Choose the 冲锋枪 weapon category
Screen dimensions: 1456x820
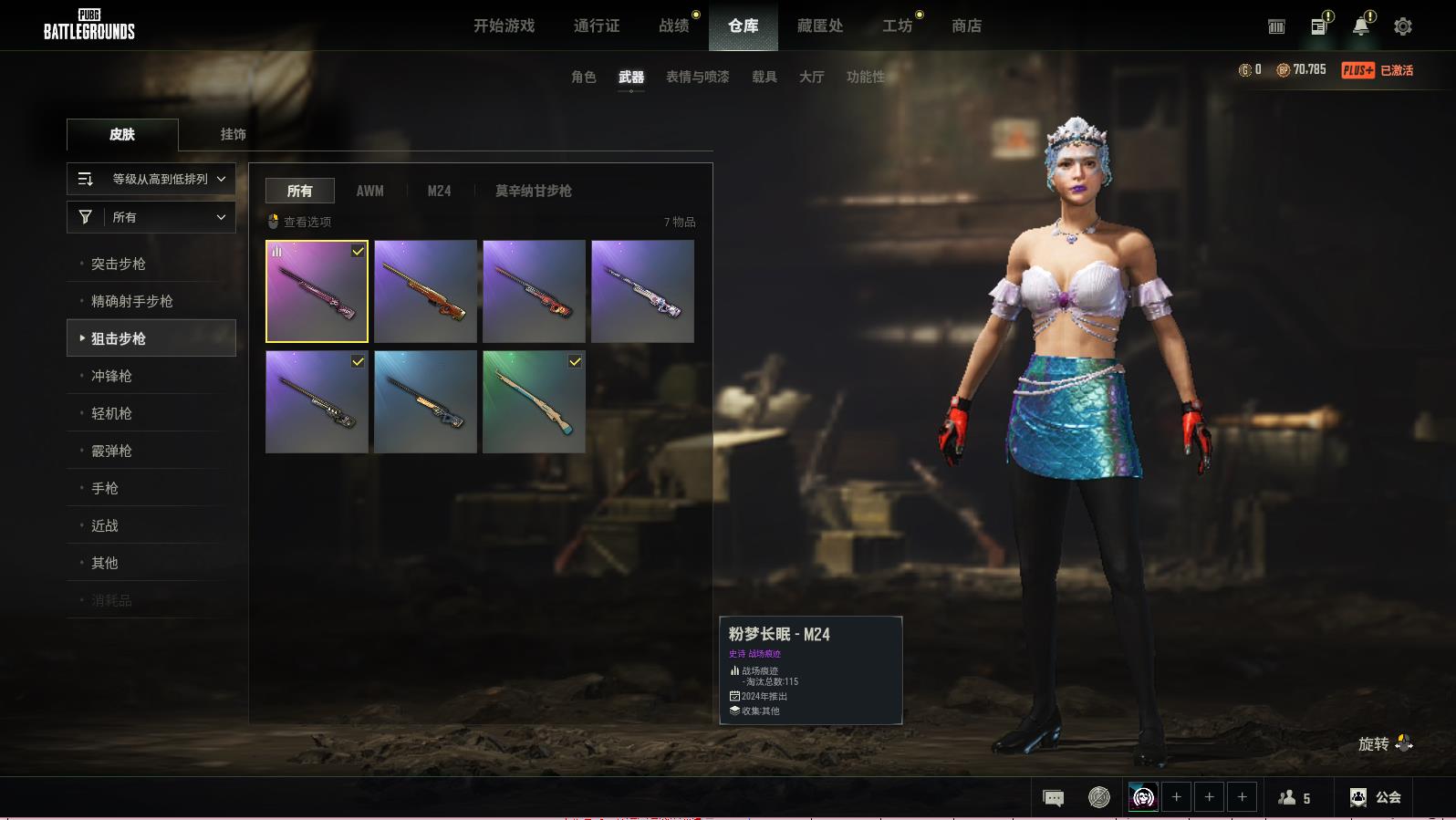tap(111, 376)
